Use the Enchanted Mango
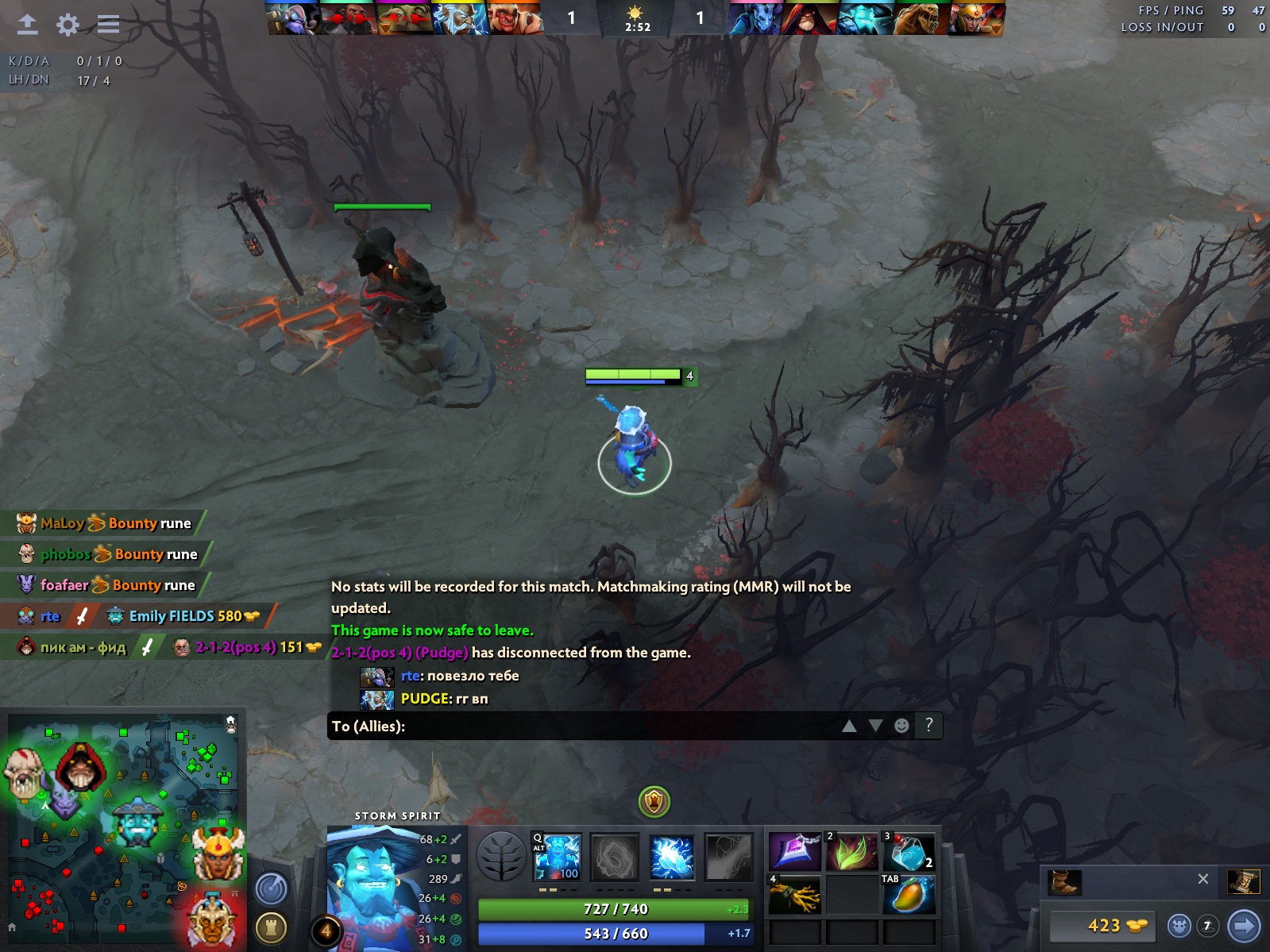The width and height of the screenshot is (1270, 952). [909, 896]
